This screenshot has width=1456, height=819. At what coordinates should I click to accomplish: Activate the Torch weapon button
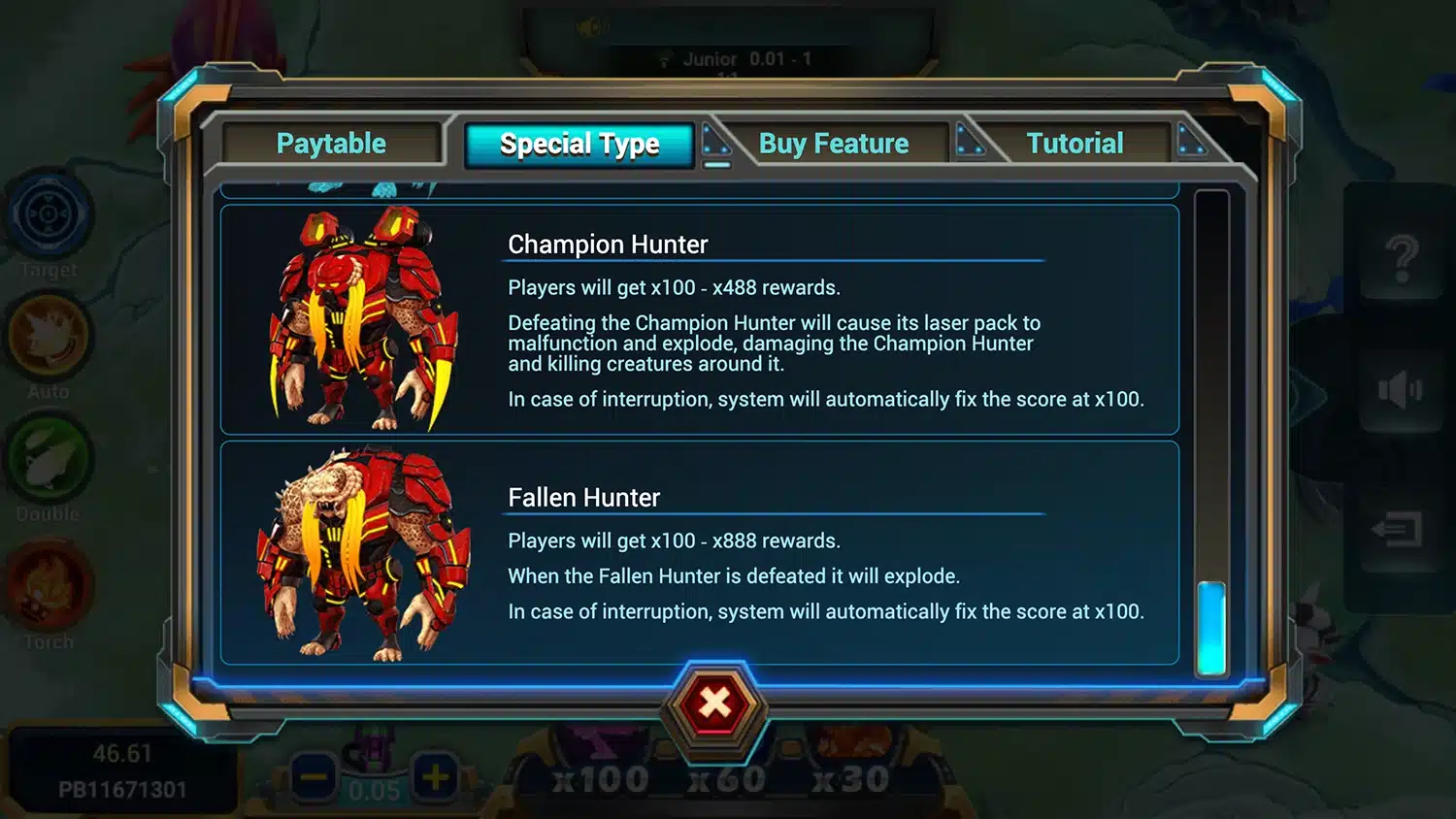pyautogui.click(x=49, y=587)
